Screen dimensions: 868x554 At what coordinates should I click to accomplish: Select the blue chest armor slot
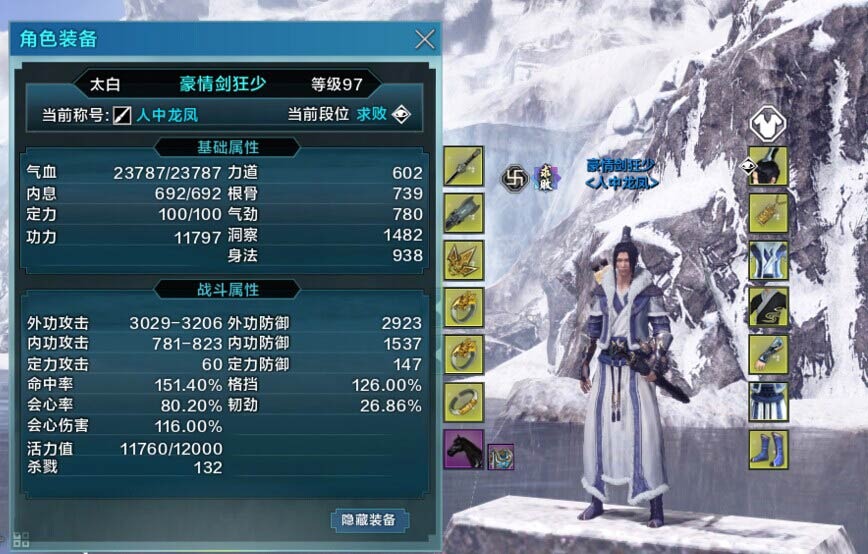(768, 260)
